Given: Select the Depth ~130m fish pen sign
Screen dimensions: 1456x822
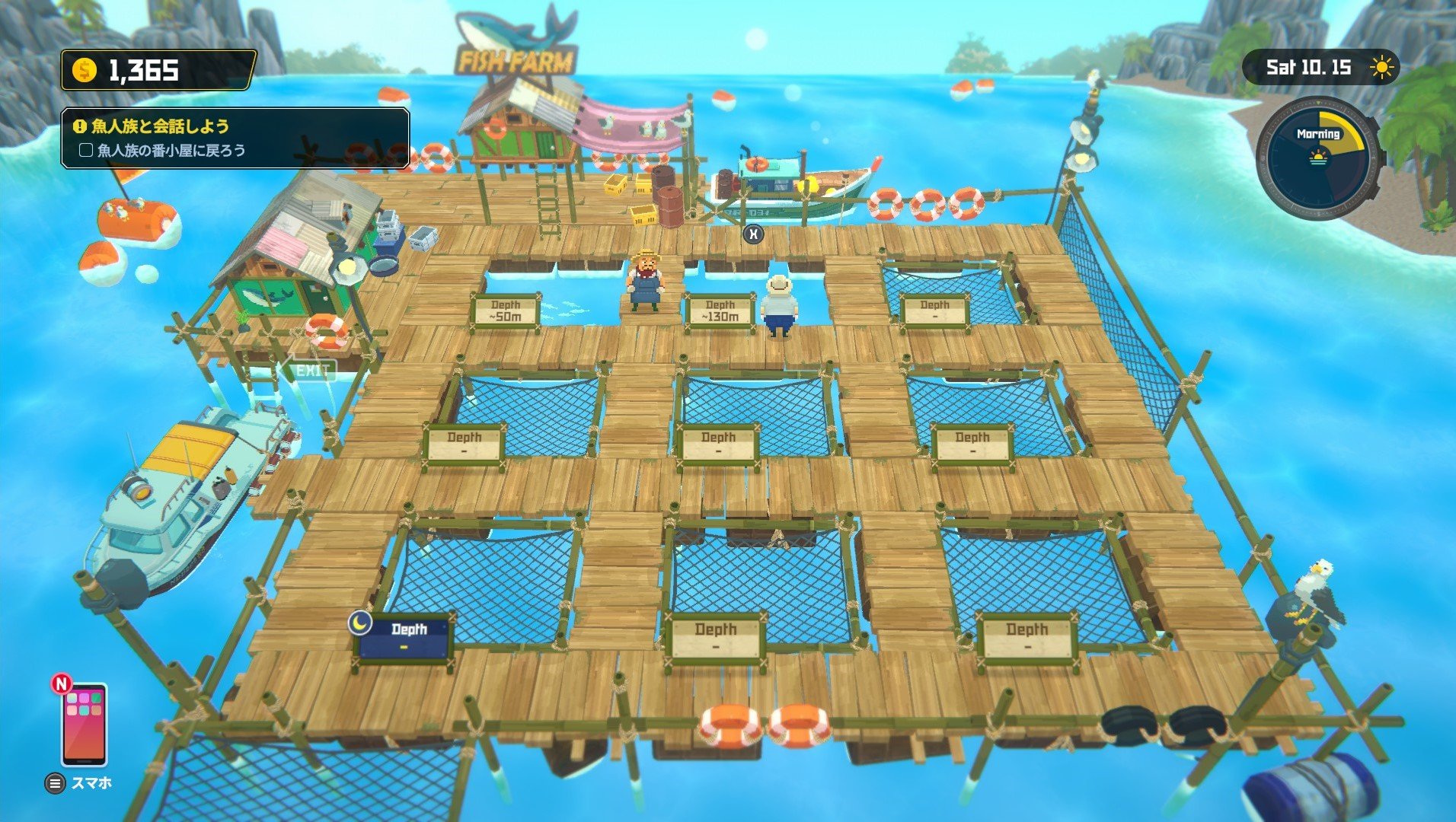Looking at the screenshot, I should 720,311.
